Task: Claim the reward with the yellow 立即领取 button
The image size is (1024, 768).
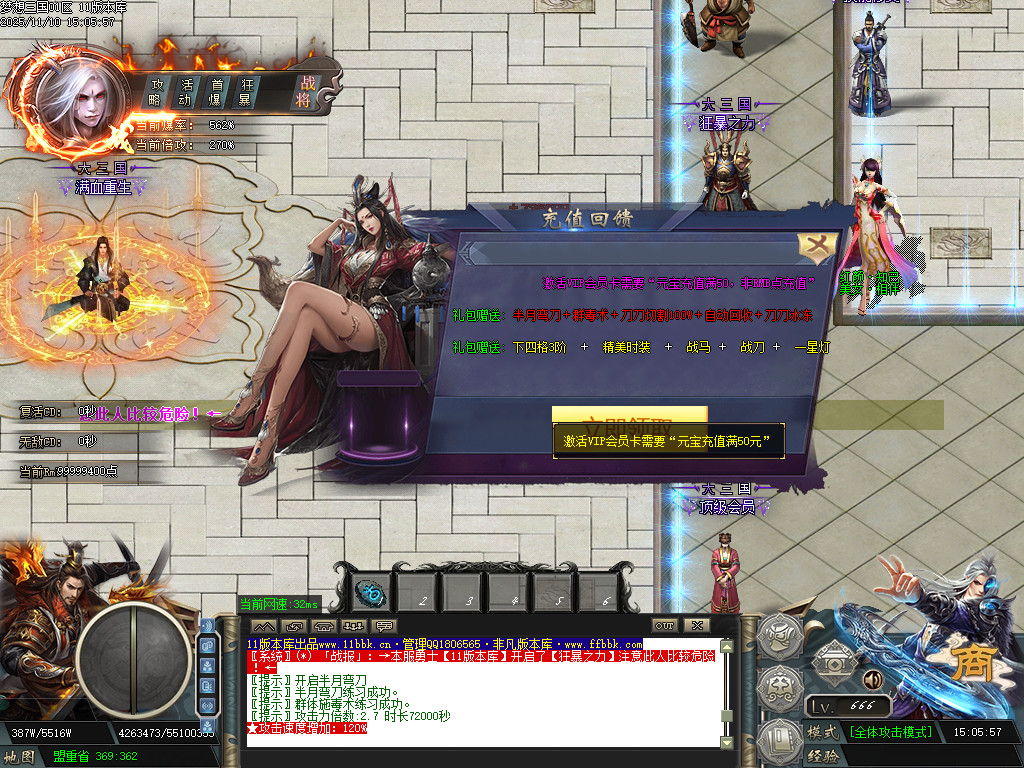Action: [x=629, y=416]
